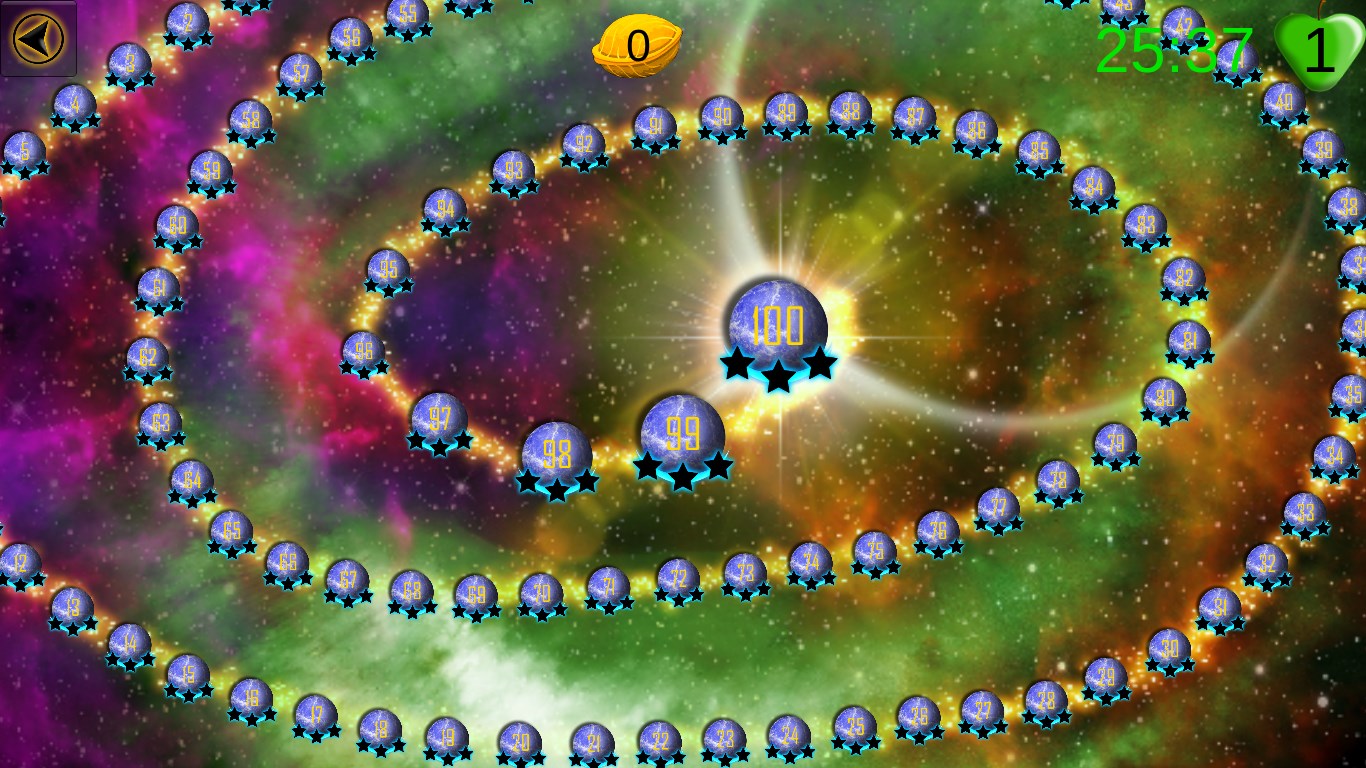
Task: Choose level 63 node
Action: coord(160,423)
